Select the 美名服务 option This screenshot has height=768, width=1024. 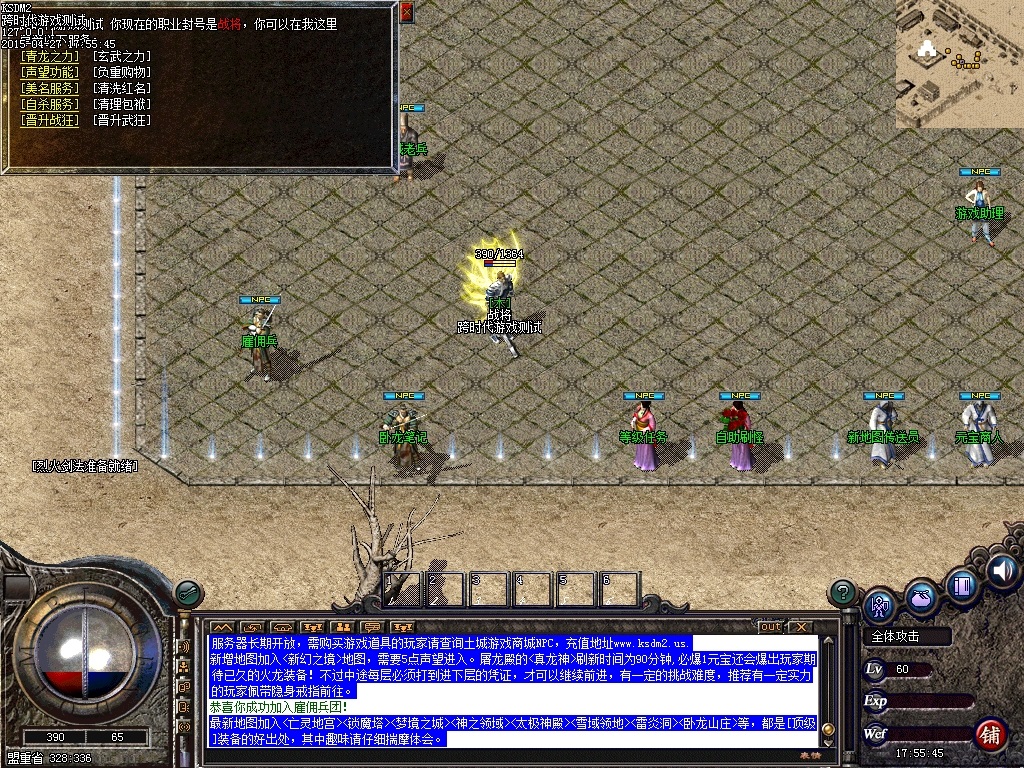tap(49, 89)
